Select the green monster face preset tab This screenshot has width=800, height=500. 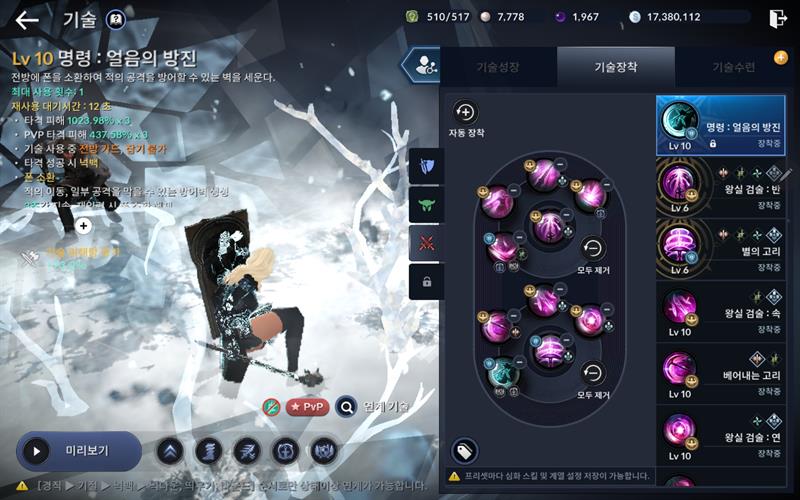point(426,204)
